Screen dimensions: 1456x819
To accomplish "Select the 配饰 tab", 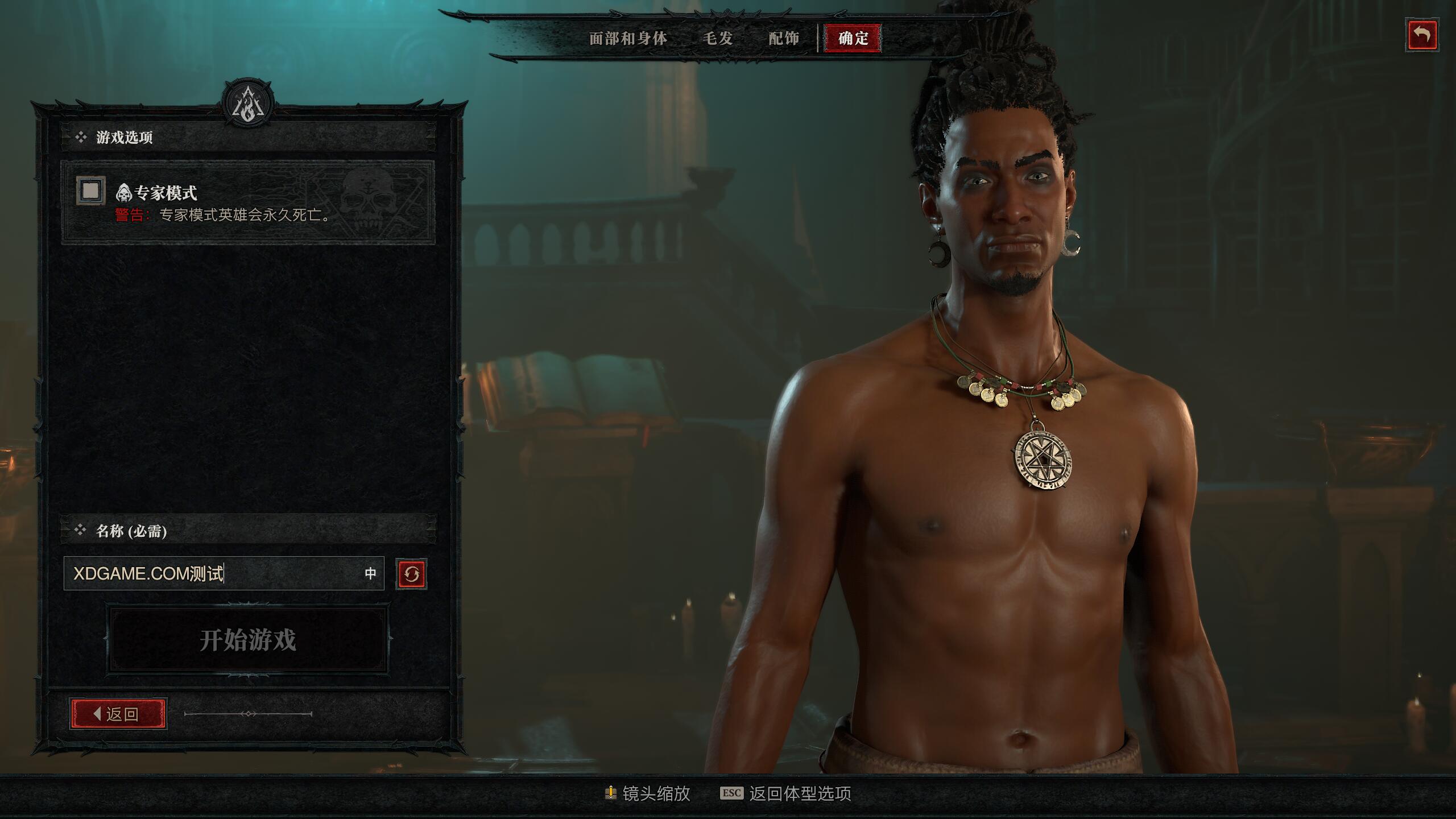I will tap(783, 39).
